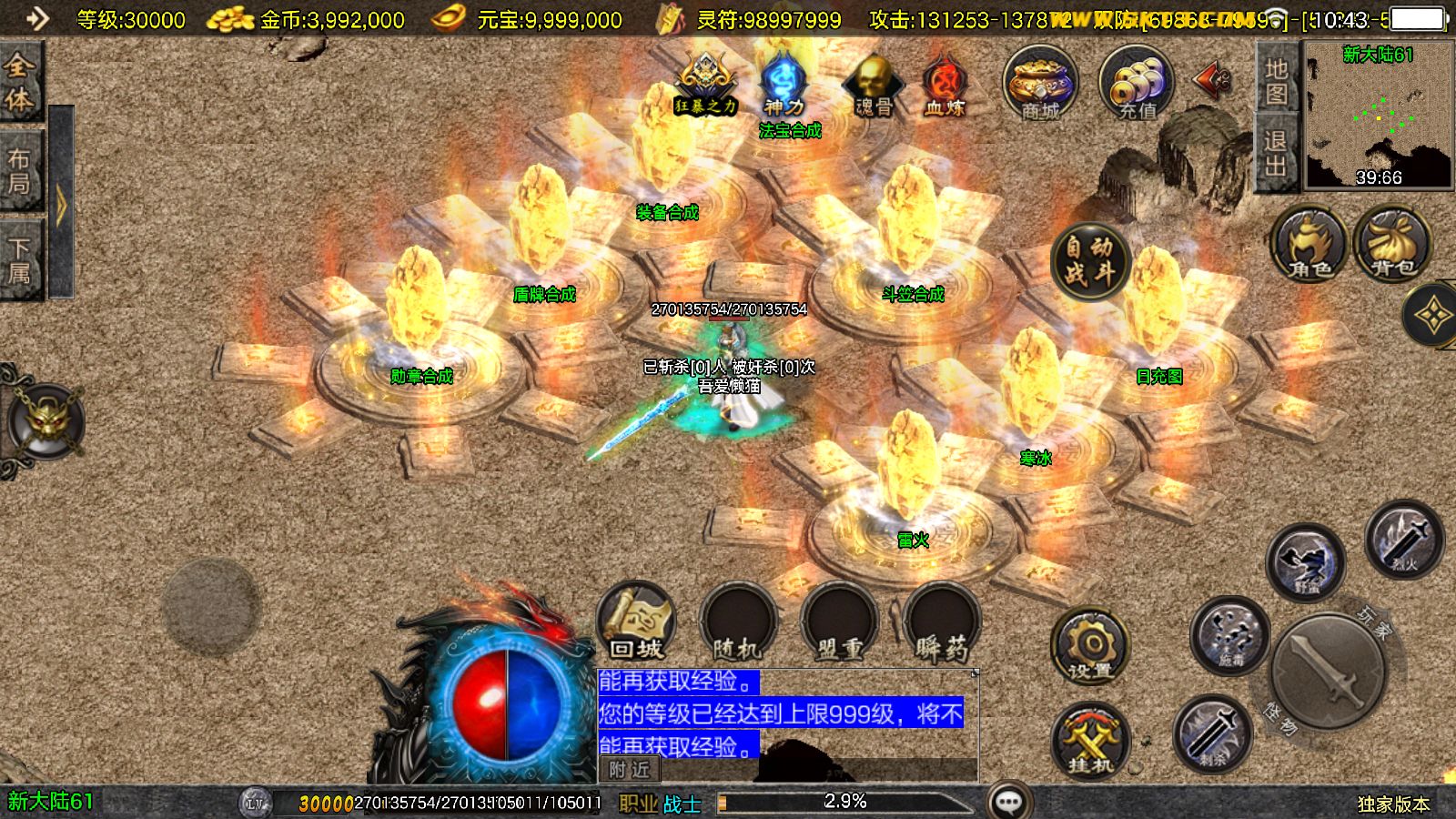Open the 地图 map button
This screenshot has height=819, width=1456.
pos(1275,80)
